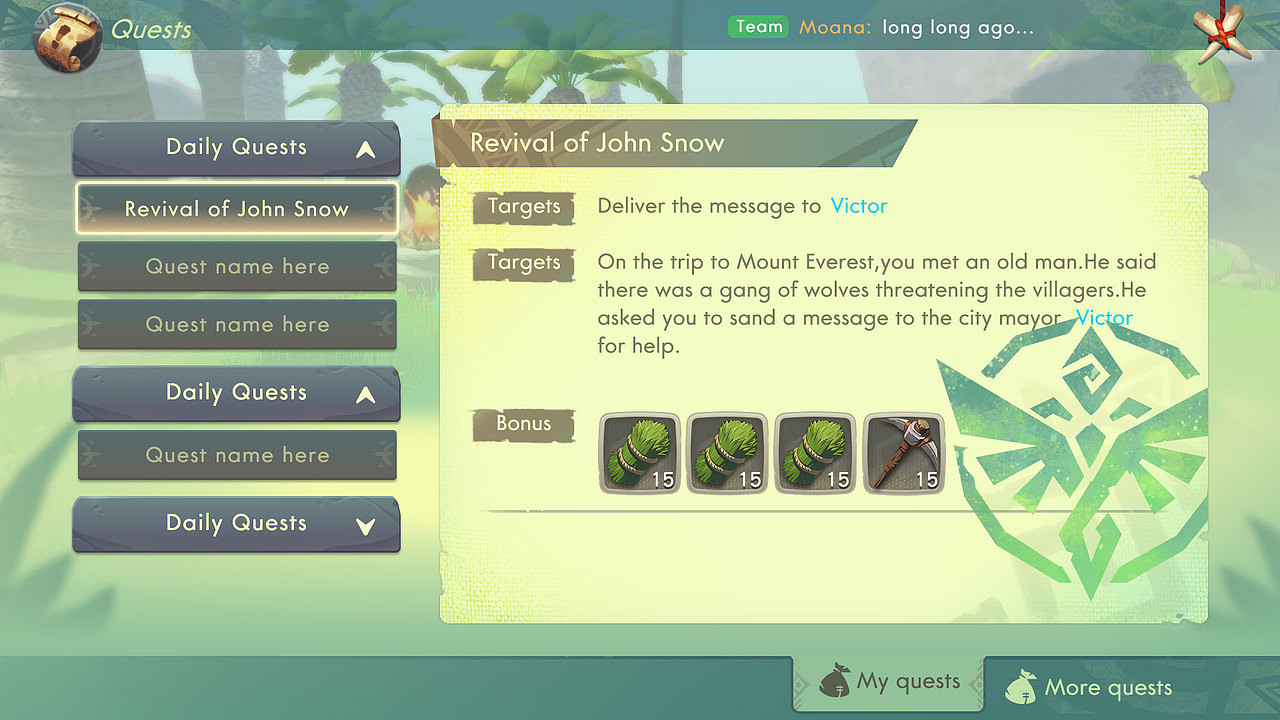Select the pickaxe bonus reward
1280x720 pixels.
(x=903, y=453)
